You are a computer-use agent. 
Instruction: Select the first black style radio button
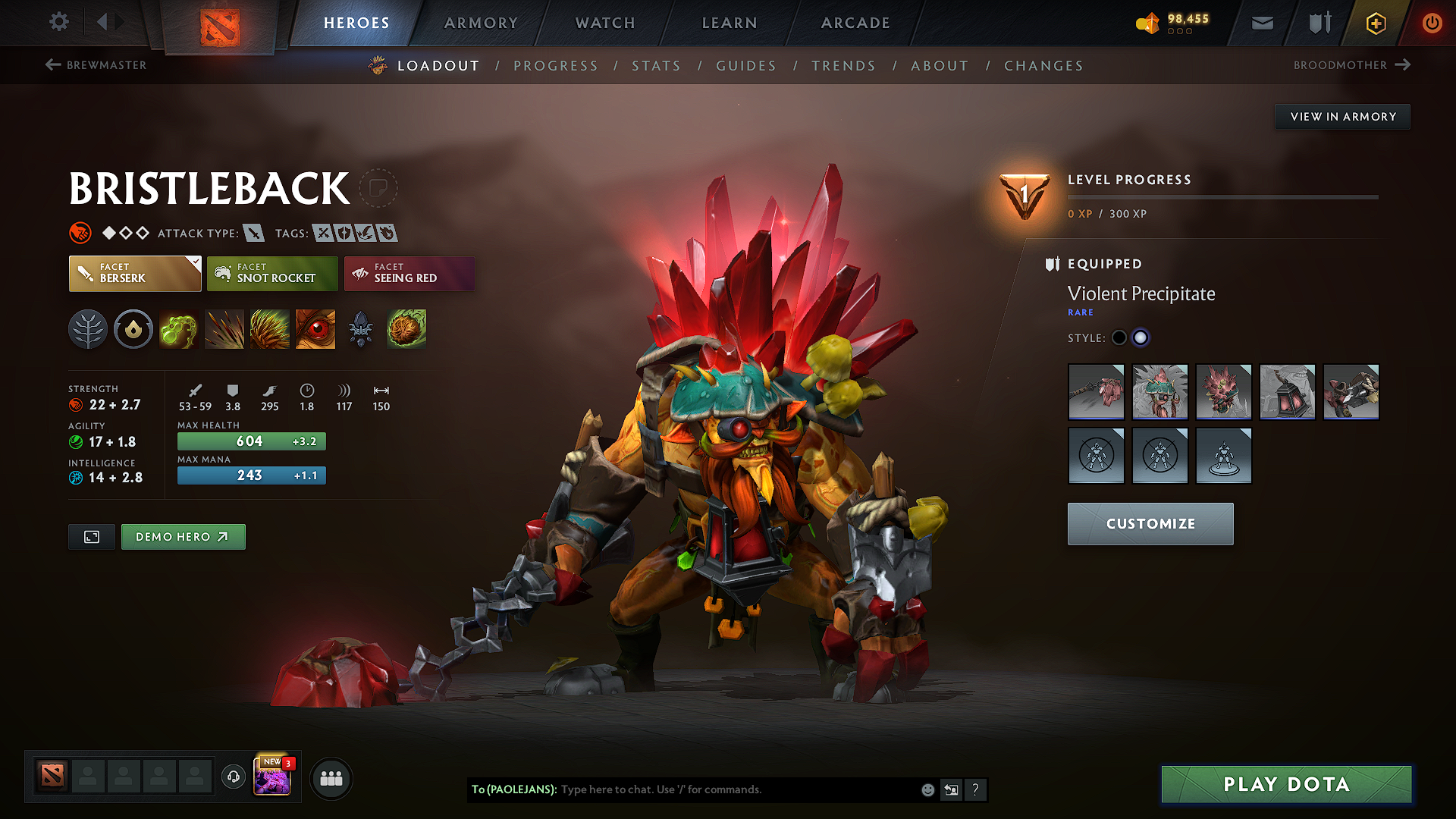(x=1119, y=337)
